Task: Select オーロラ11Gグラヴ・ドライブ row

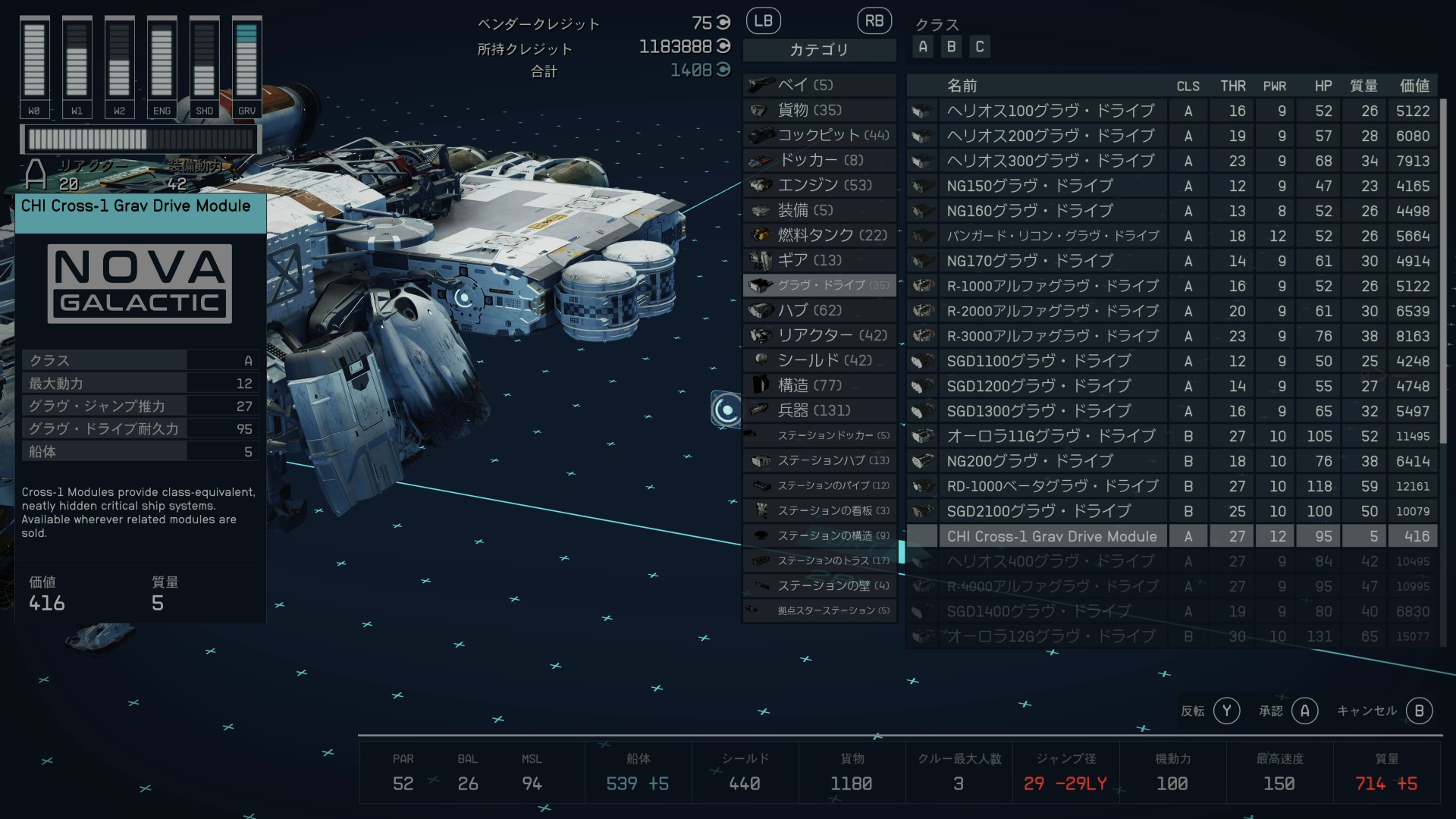Action: [1050, 436]
